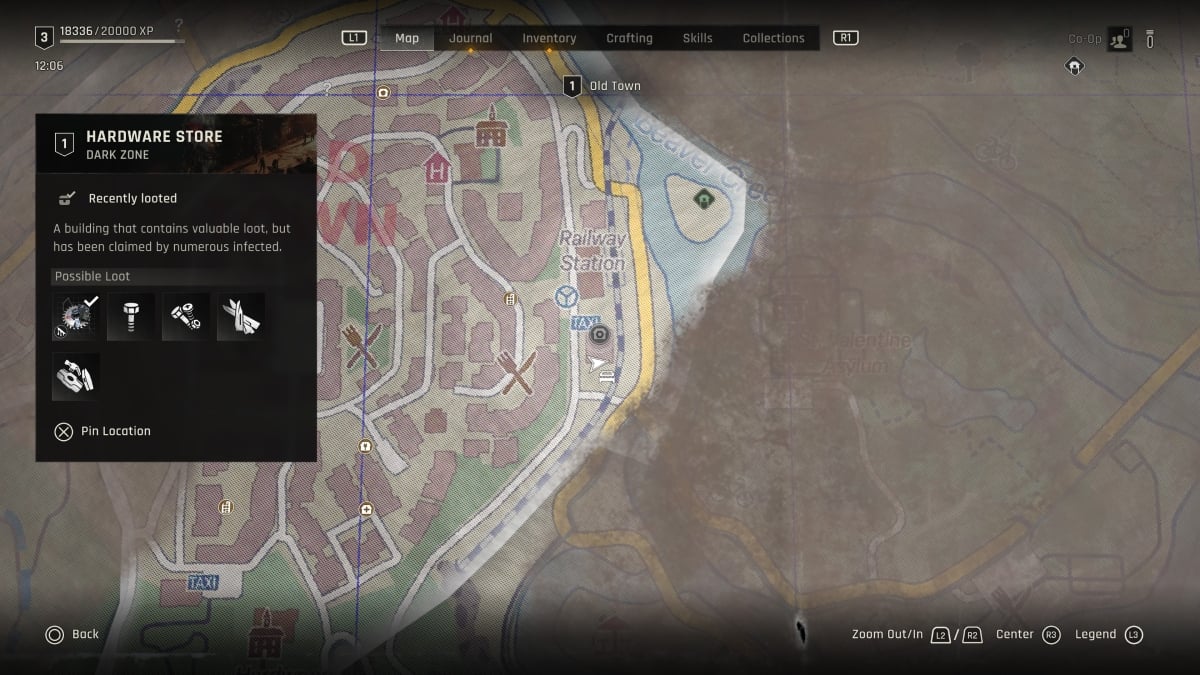Viewport: 1200px width, 675px height.
Task: Open the Collections tab
Action: (x=773, y=38)
